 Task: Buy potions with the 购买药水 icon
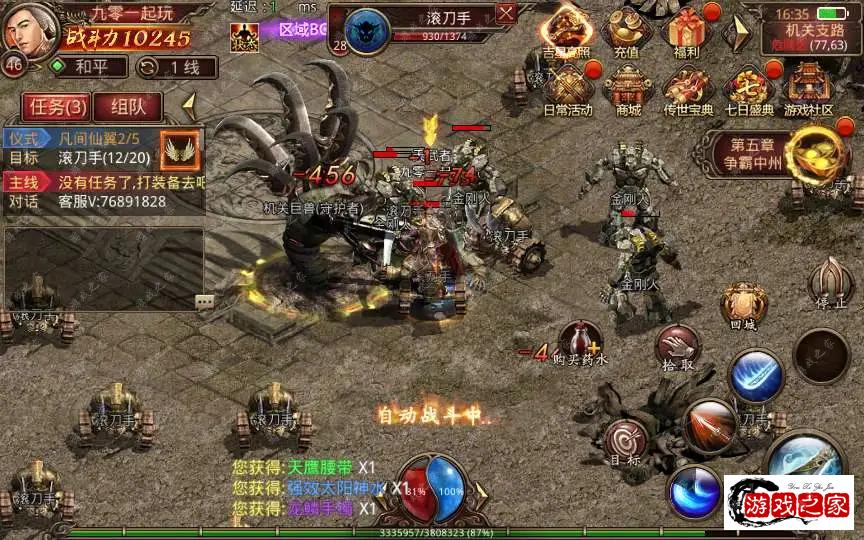point(579,342)
